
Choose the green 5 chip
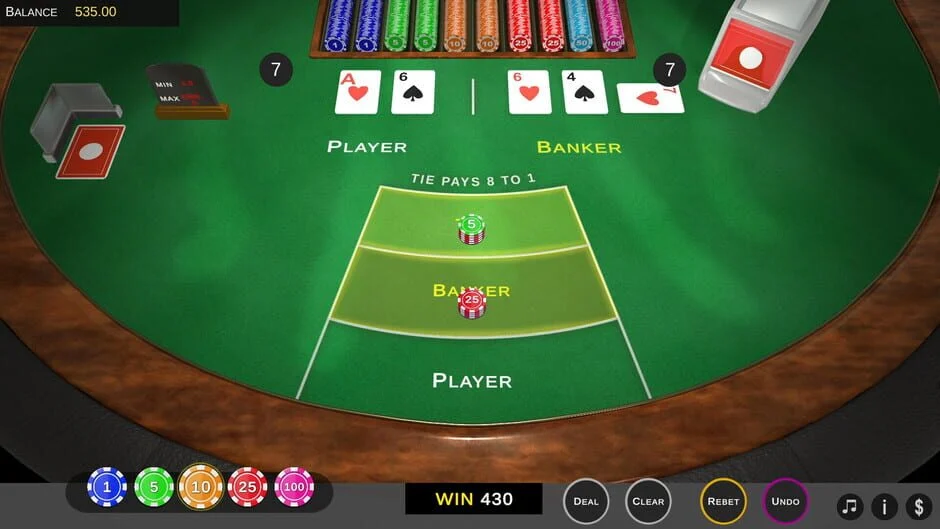click(x=154, y=487)
